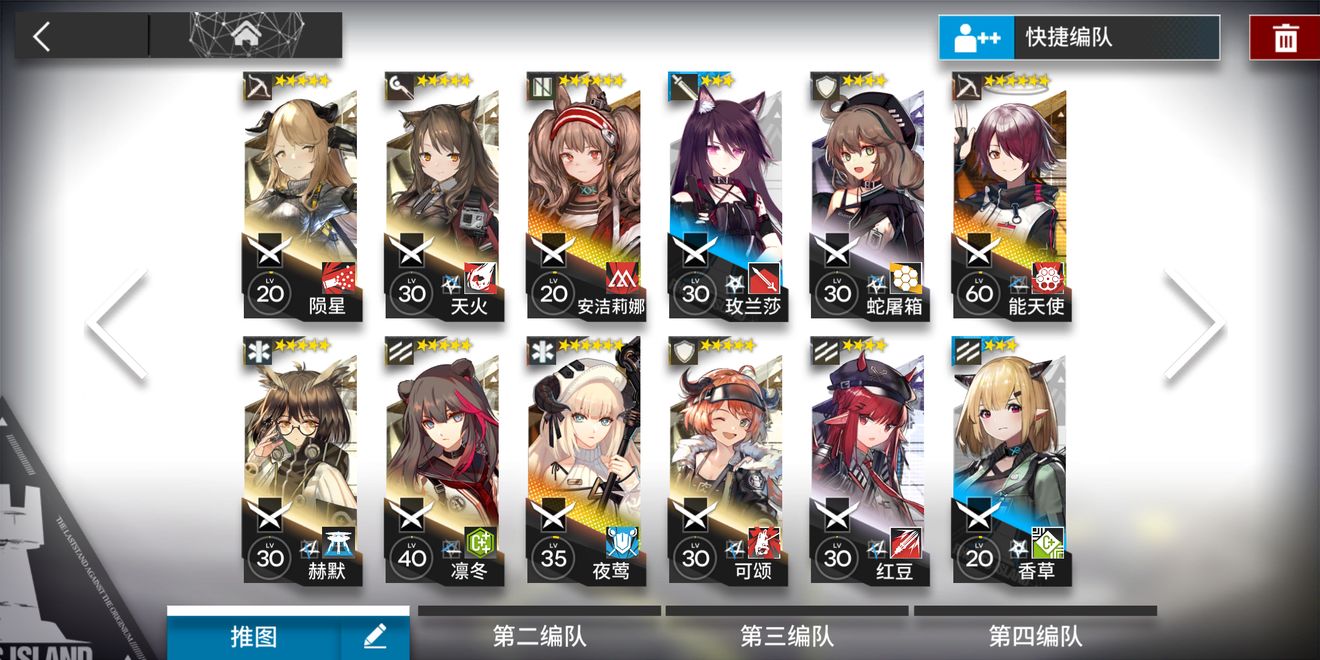Click the red trash can button
The height and width of the screenshot is (660, 1320).
click(x=1284, y=38)
